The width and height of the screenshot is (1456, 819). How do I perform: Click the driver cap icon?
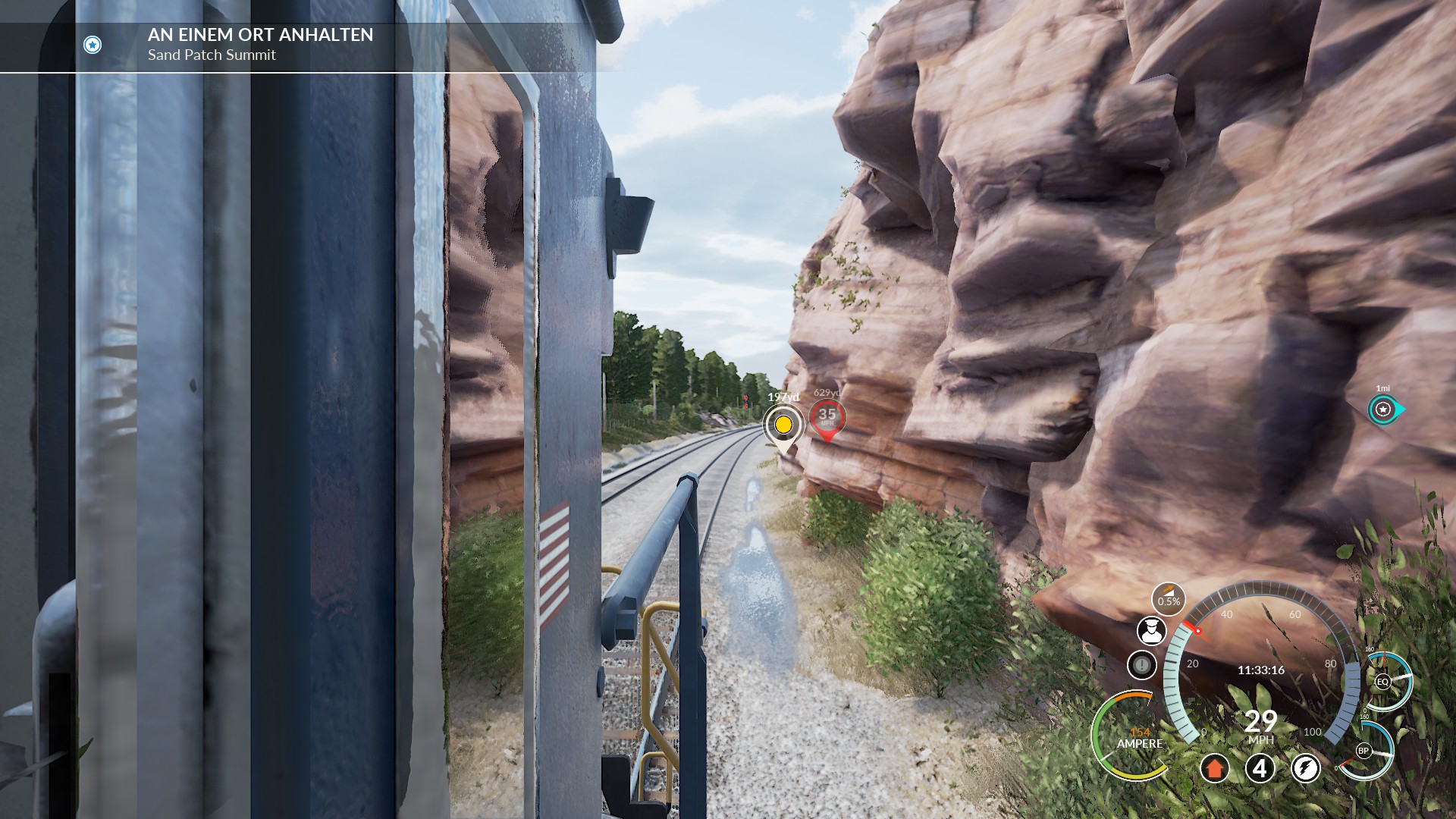(x=1151, y=630)
